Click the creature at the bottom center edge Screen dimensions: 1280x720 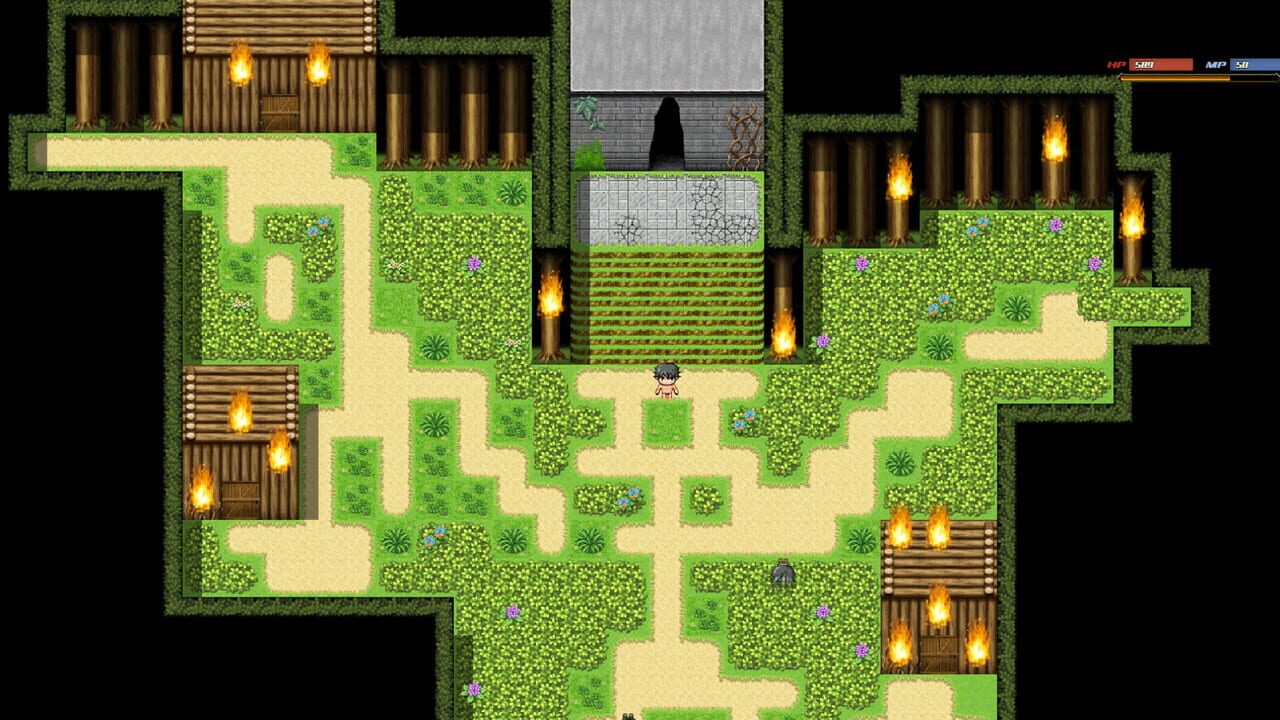628,716
